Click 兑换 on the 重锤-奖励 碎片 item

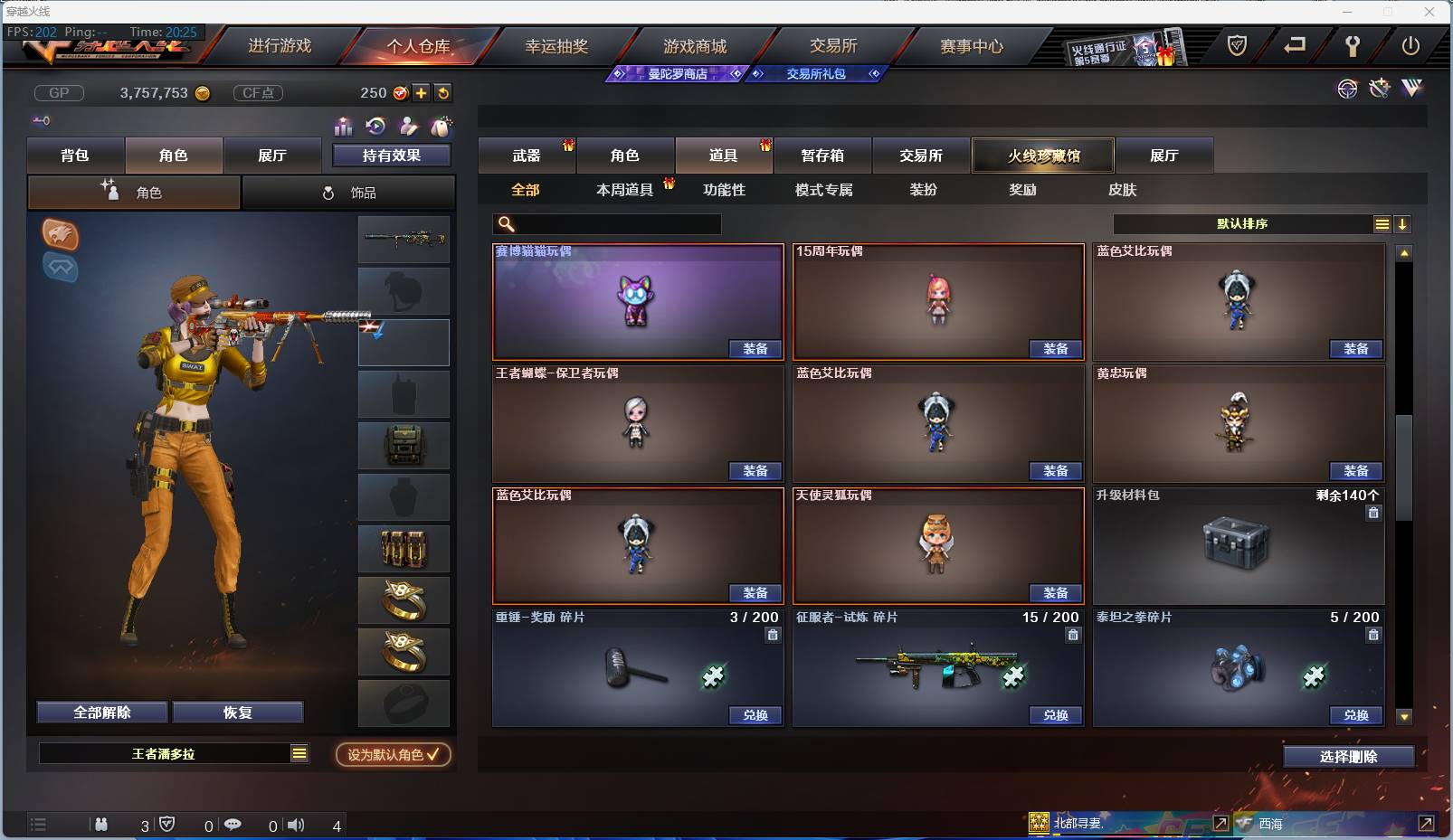pyautogui.click(x=755, y=715)
